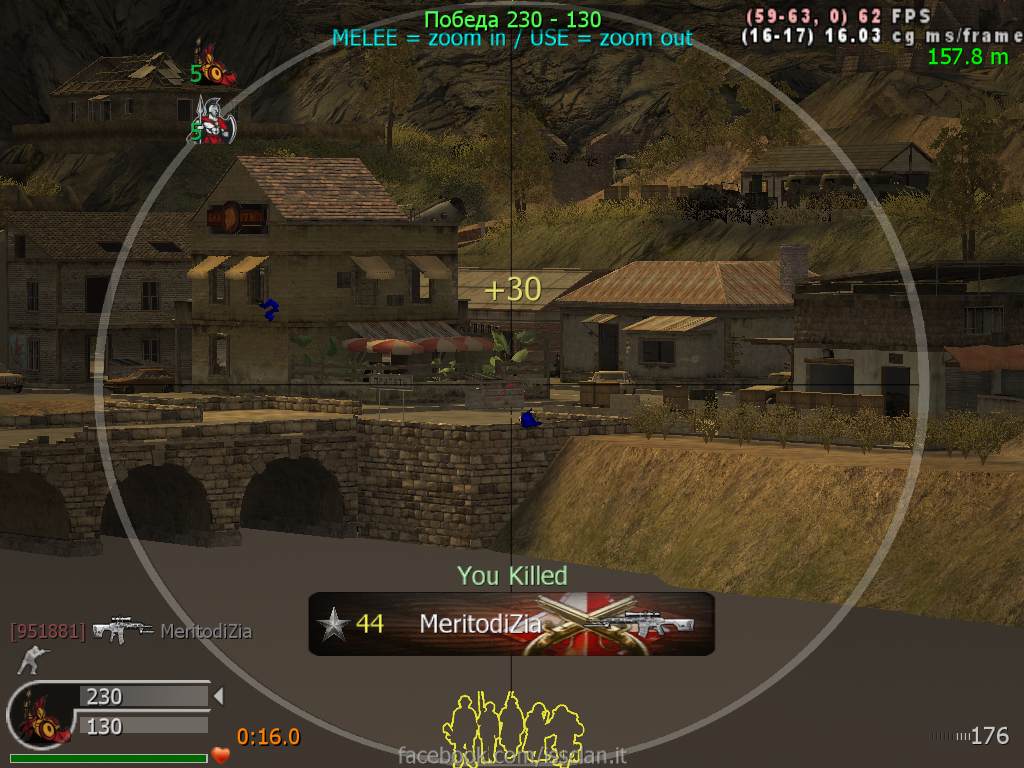Click the MeritodiZia kill card banner
Image resolution: width=1024 pixels, height=768 pixels.
click(x=510, y=624)
